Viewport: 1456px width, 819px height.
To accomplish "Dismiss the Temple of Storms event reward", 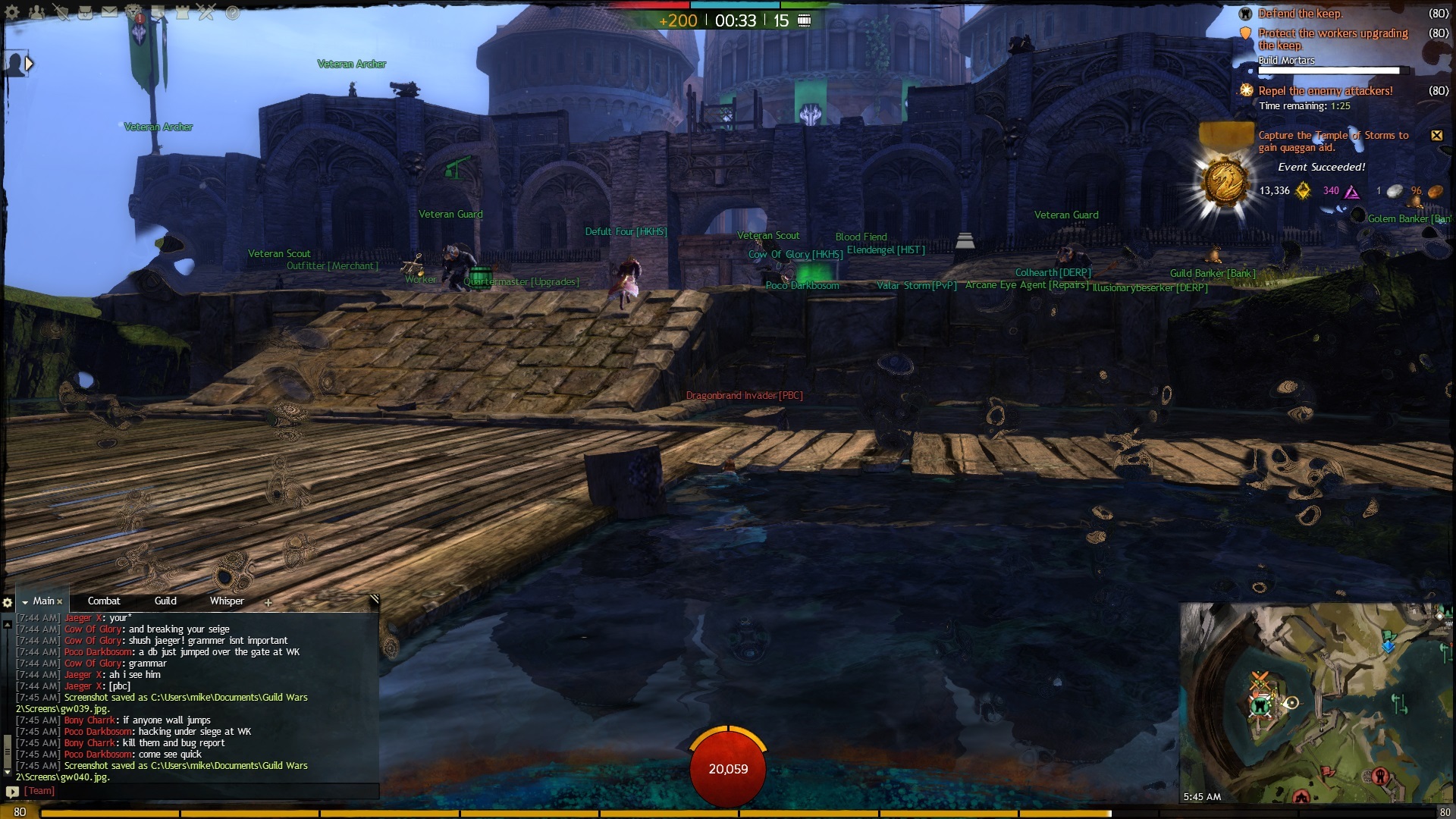I will pyautogui.click(x=1436, y=136).
